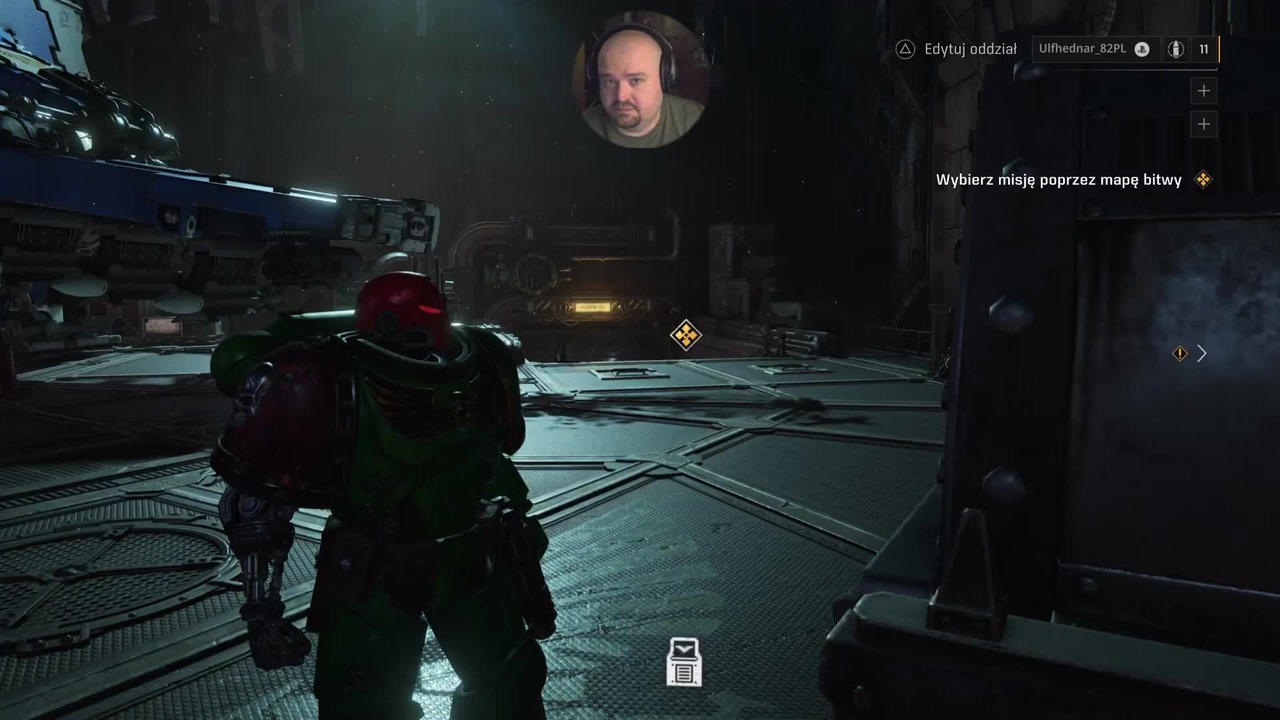Select the white armoury terminal marker icon
Viewport: 1280px width, 720px height.
684,662
